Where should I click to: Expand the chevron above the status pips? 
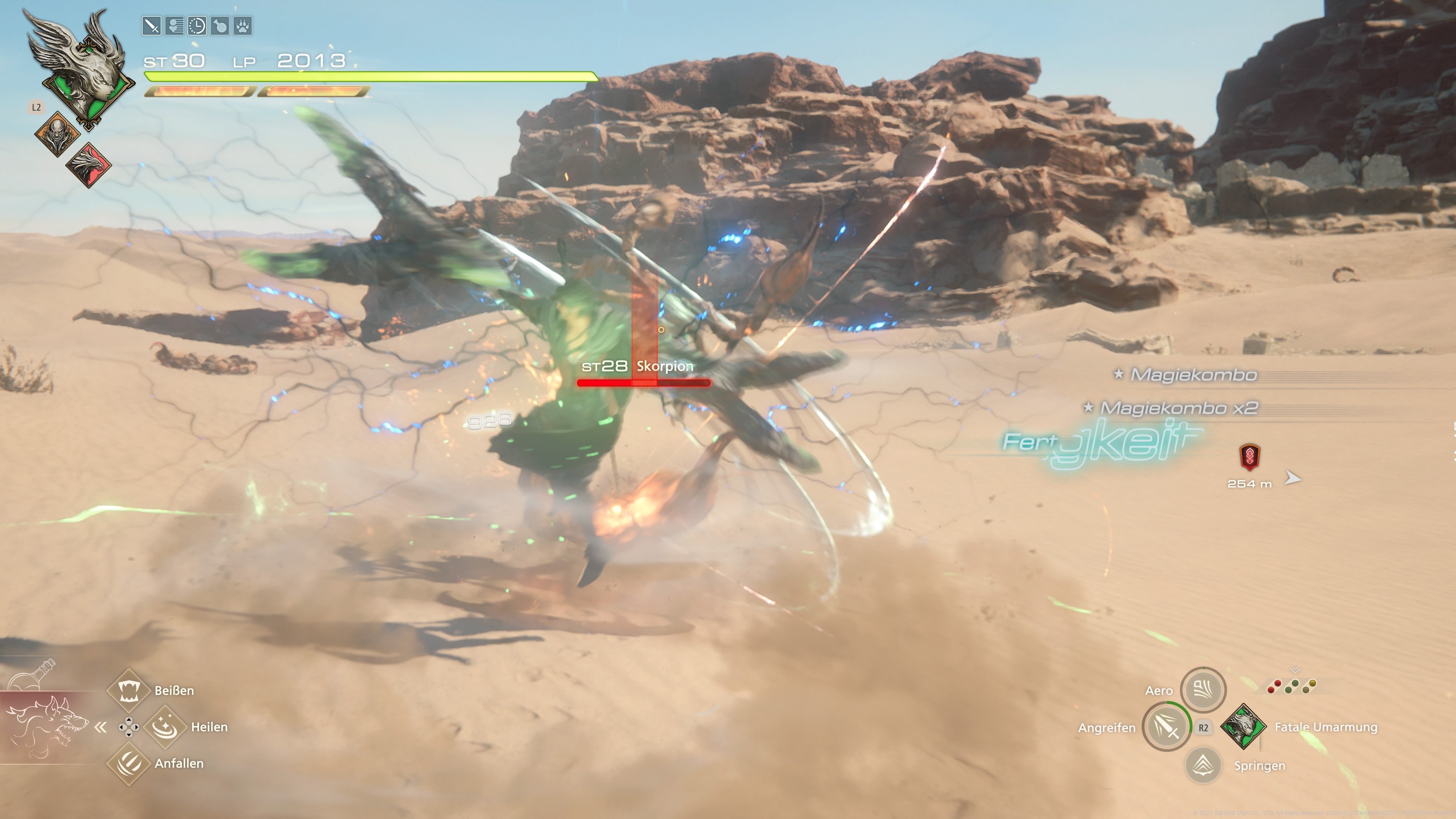coord(1295,670)
